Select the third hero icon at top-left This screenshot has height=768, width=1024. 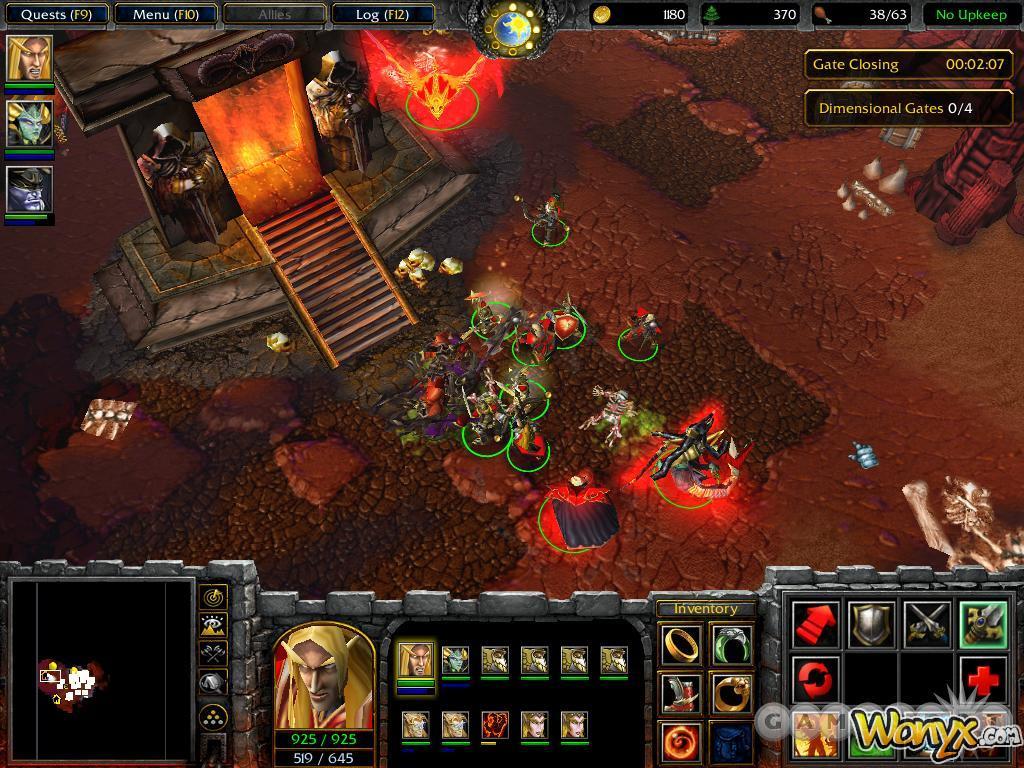(29, 189)
